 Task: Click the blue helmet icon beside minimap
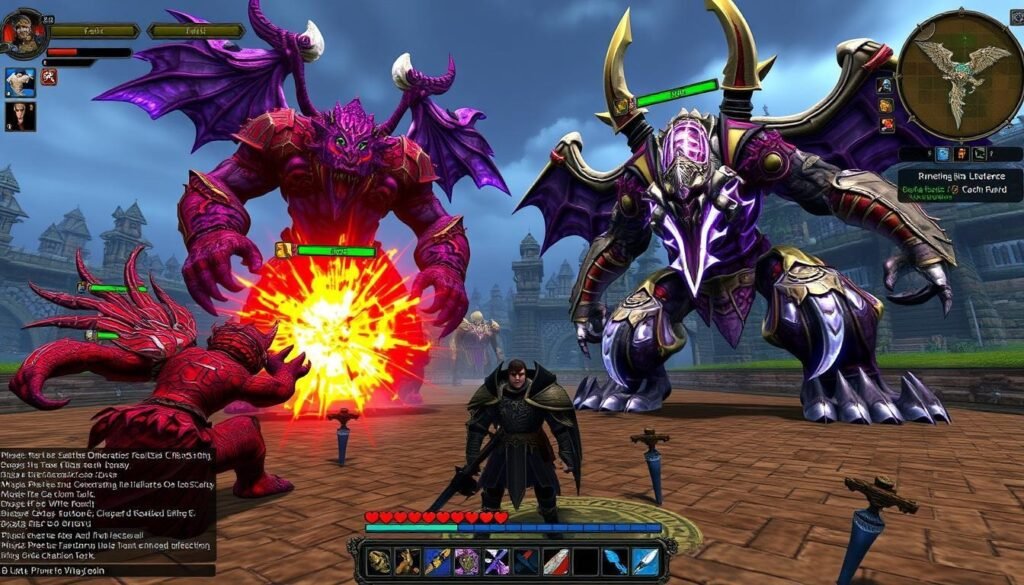click(885, 85)
